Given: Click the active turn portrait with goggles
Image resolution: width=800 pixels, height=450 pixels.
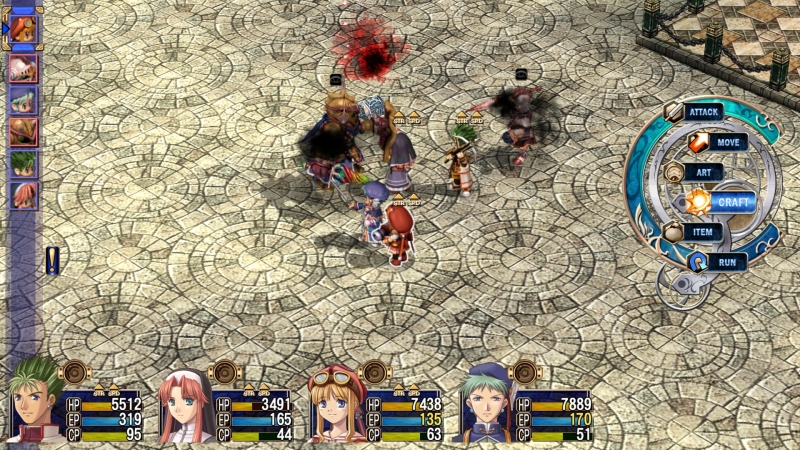Looking at the screenshot, I should [24, 28].
